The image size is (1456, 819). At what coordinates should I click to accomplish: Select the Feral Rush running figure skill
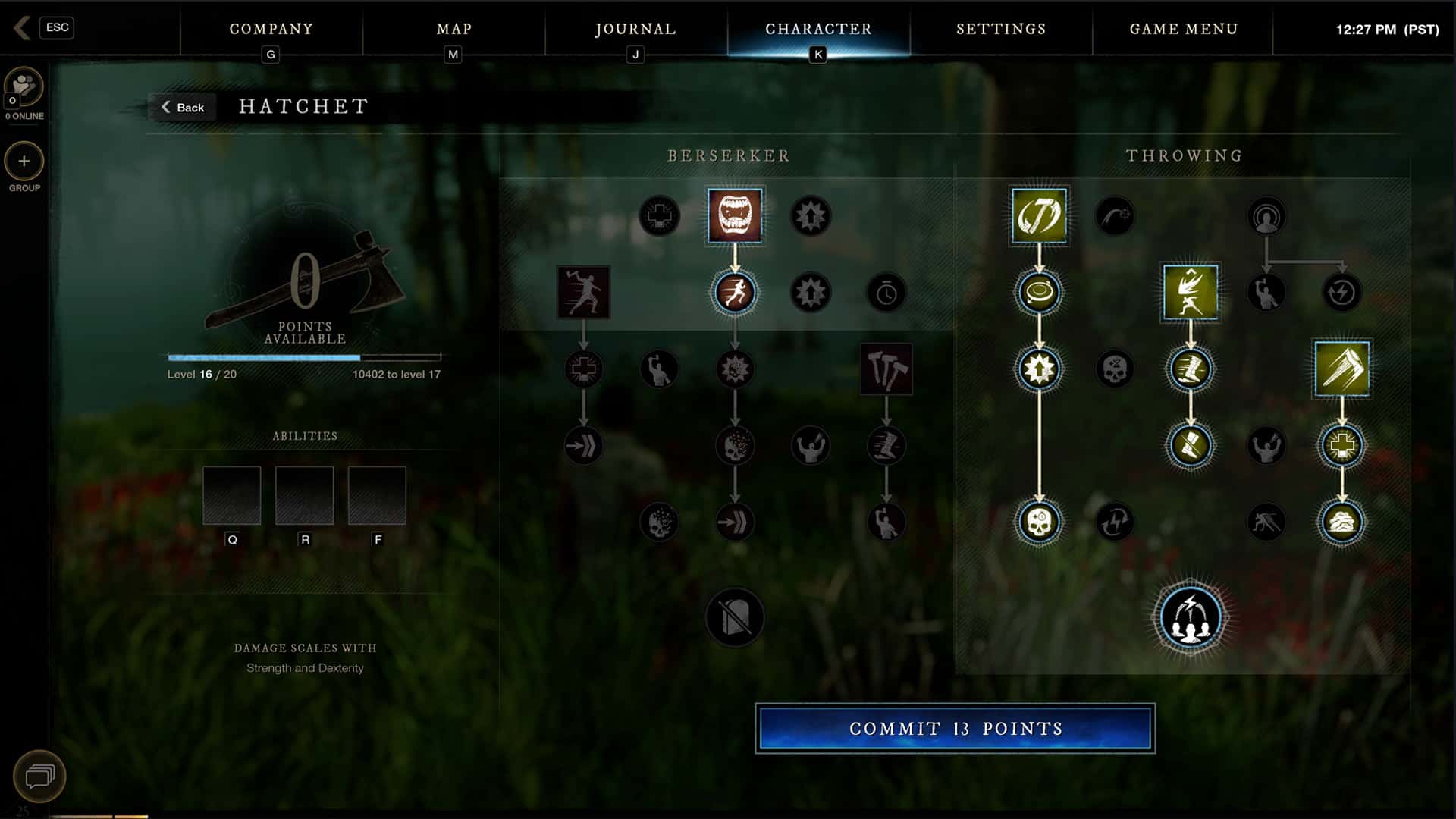(735, 293)
